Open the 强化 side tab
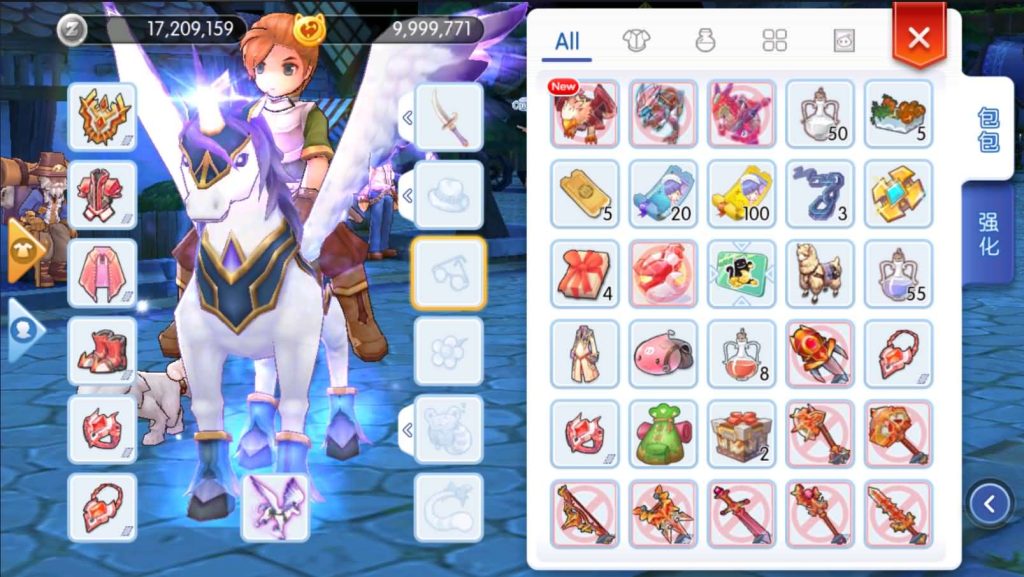 [988, 234]
